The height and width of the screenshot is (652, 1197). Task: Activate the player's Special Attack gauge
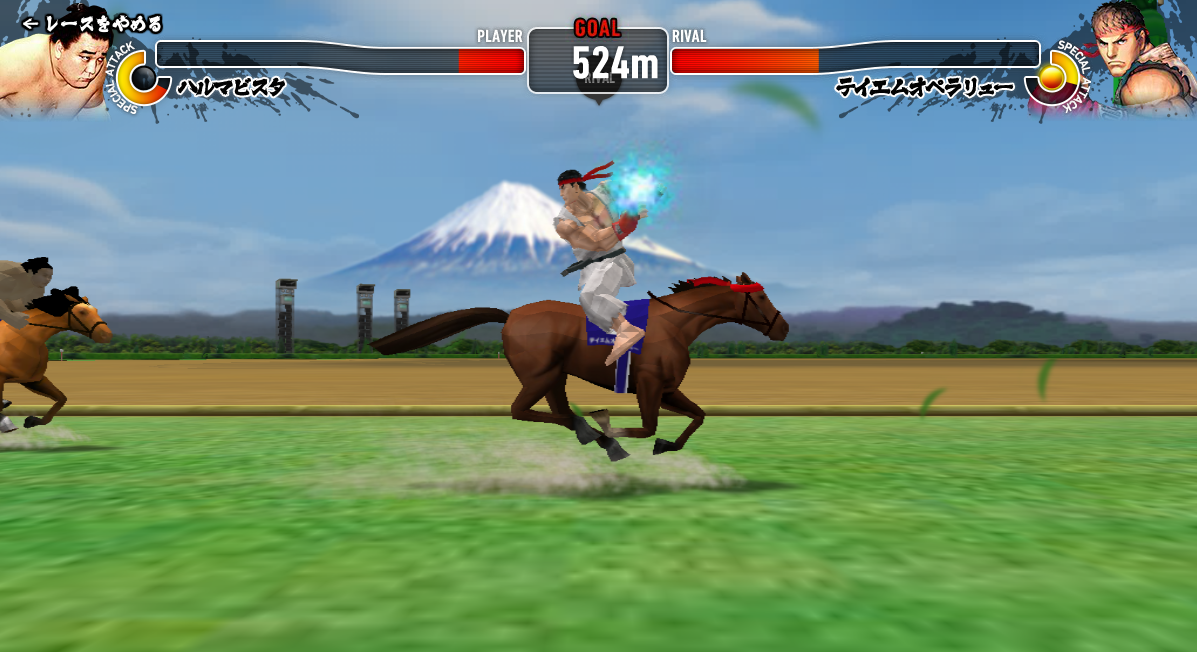coord(143,78)
